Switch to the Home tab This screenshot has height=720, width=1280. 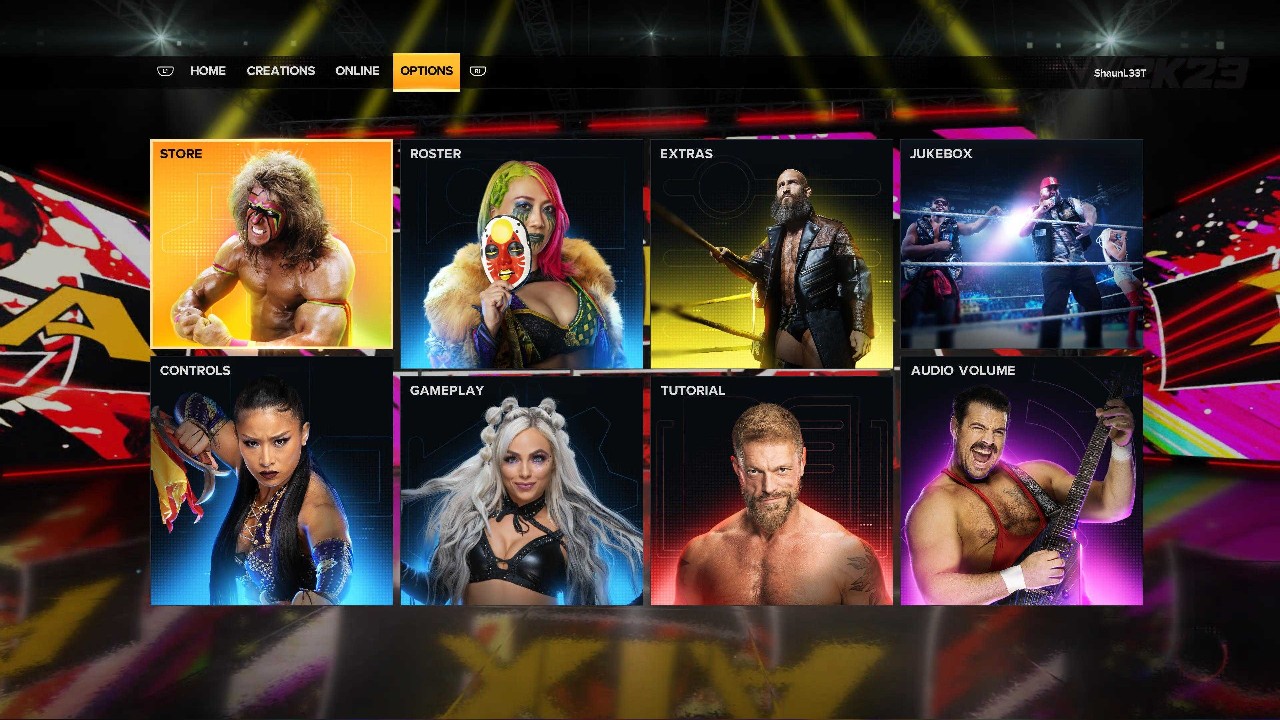208,70
